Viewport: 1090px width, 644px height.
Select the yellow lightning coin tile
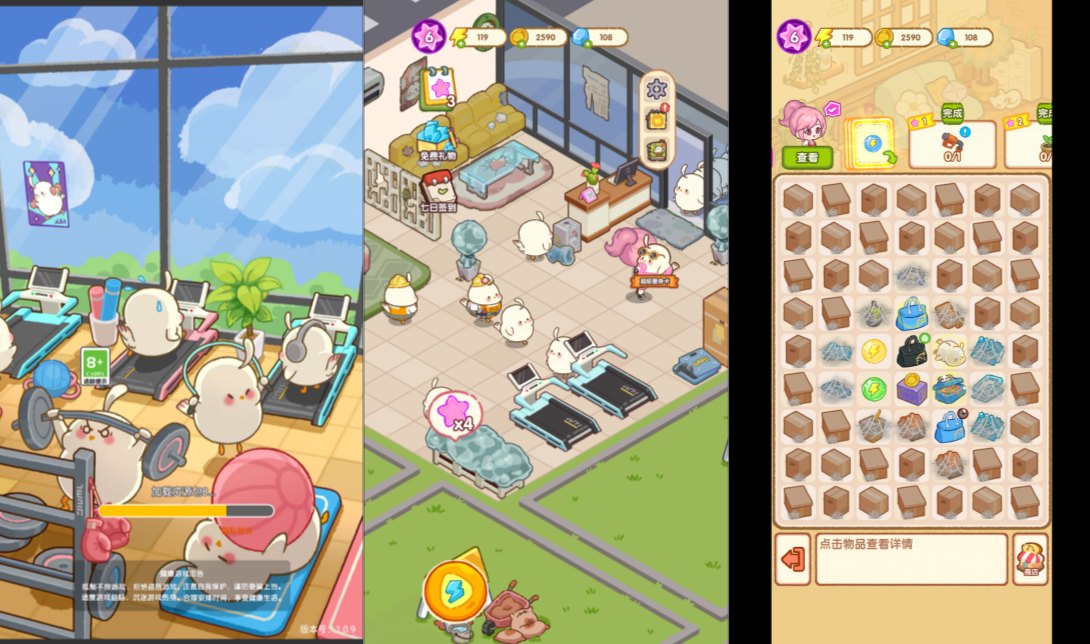click(873, 351)
